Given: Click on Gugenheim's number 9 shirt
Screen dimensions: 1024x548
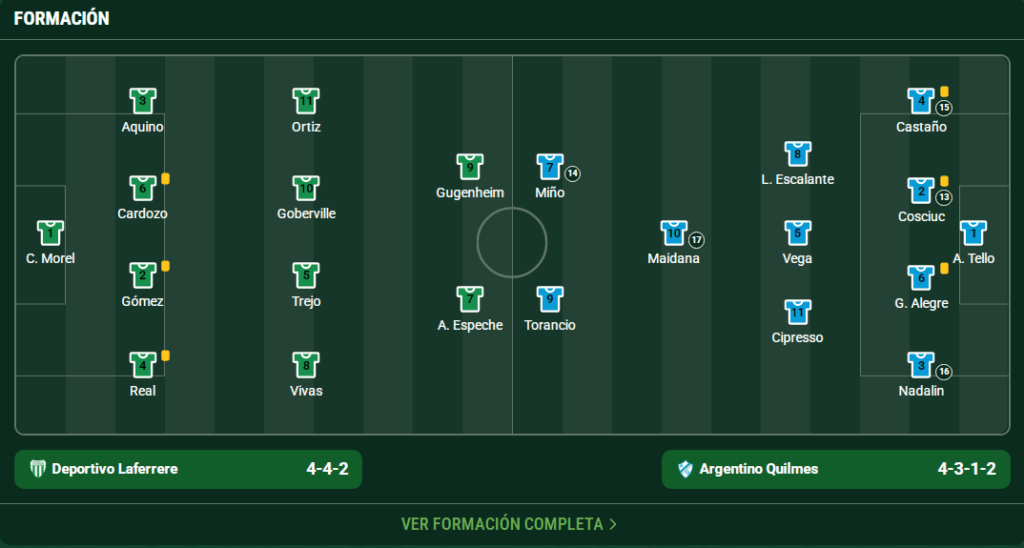Looking at the screenshot, I should [470, 167].
